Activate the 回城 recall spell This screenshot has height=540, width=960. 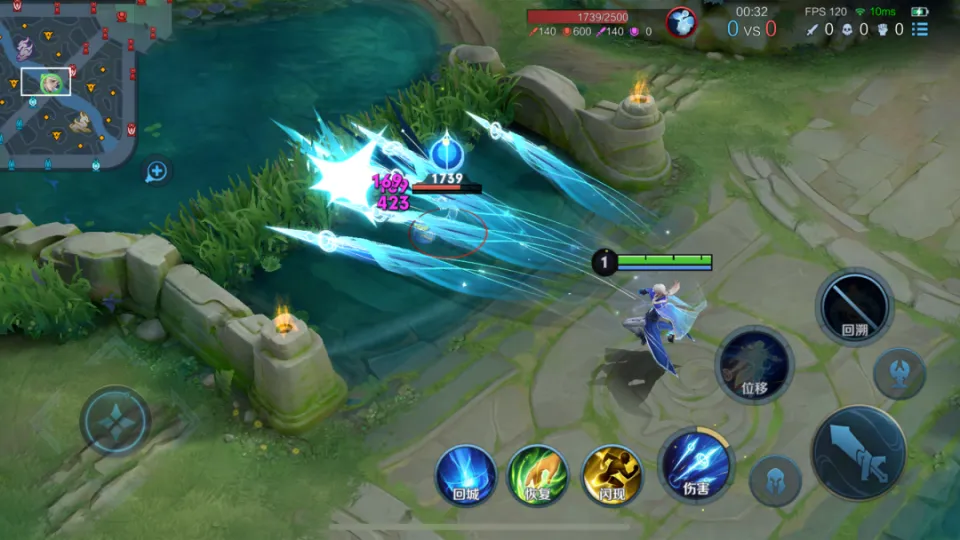click(465, 473)
